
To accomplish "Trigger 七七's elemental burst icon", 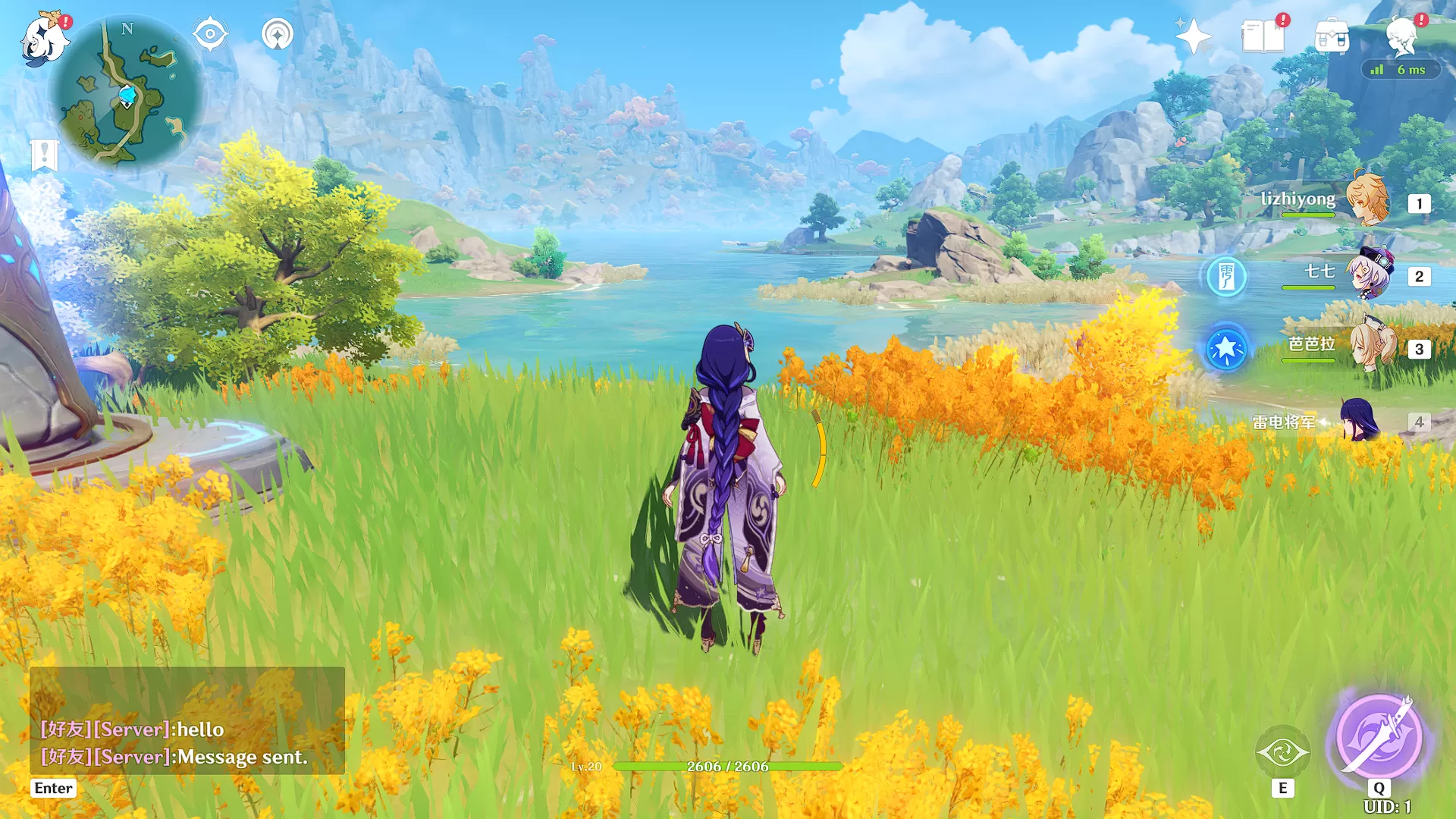I will point(1225,276).
